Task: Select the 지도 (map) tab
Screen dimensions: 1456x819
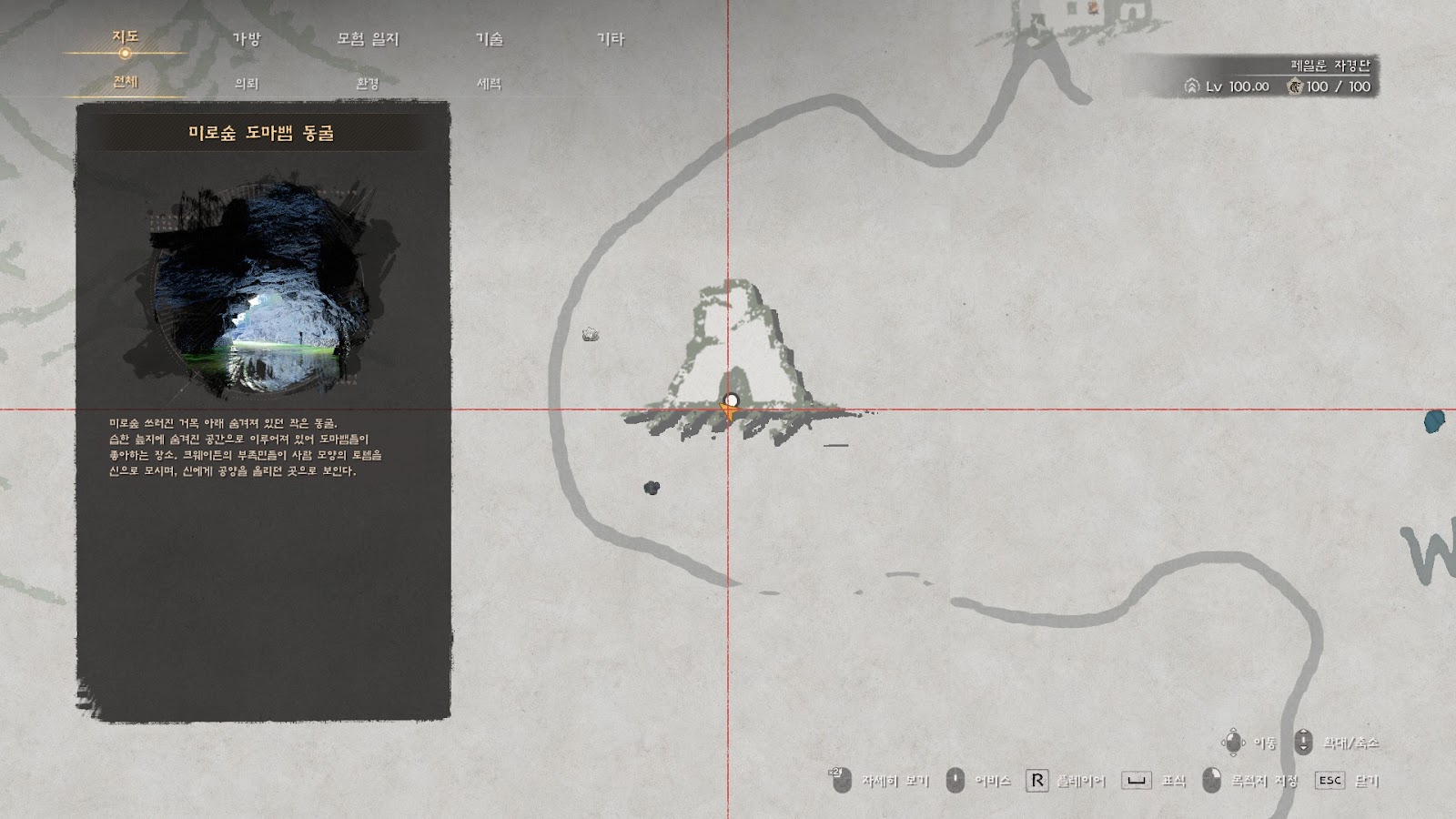Action: tap(125, 37)
